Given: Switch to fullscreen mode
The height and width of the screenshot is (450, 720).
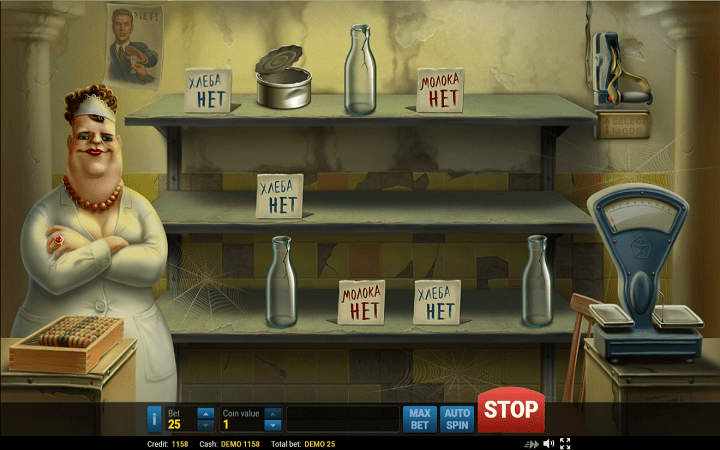Looking at the screenshot, I should point(565,443).
